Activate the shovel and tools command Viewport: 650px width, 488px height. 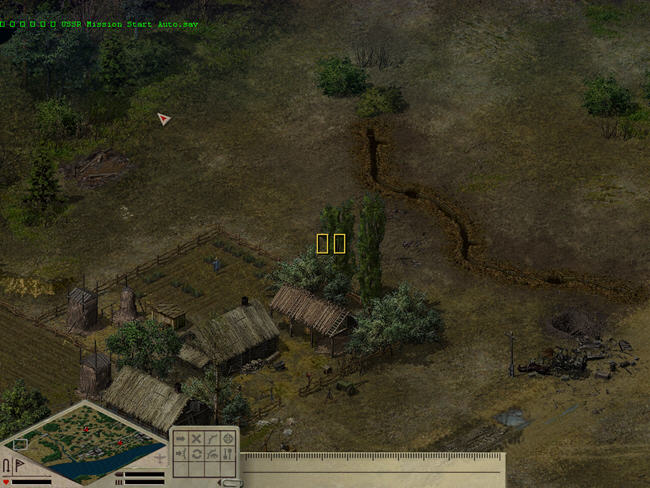(x=228, y=454)
